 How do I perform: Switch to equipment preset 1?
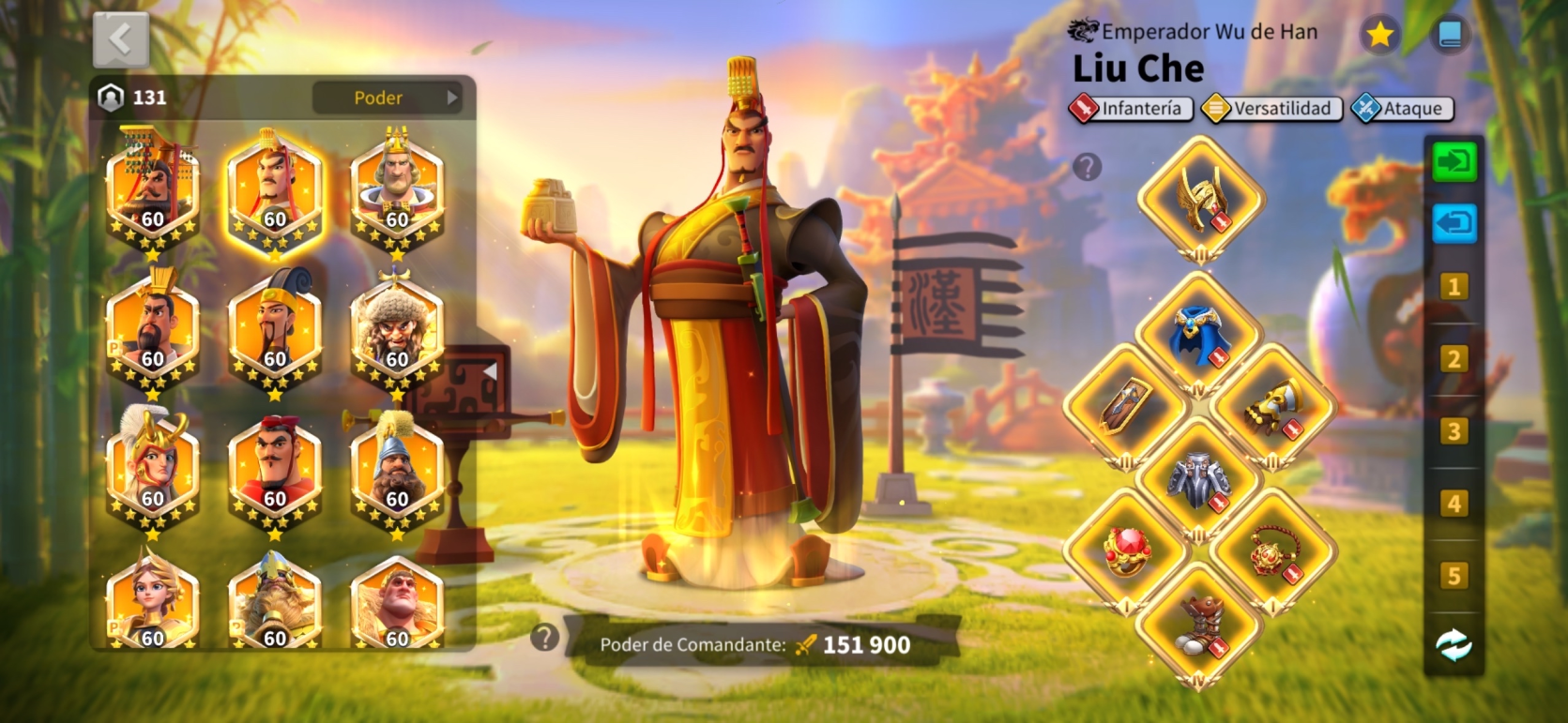(1454, 287)
